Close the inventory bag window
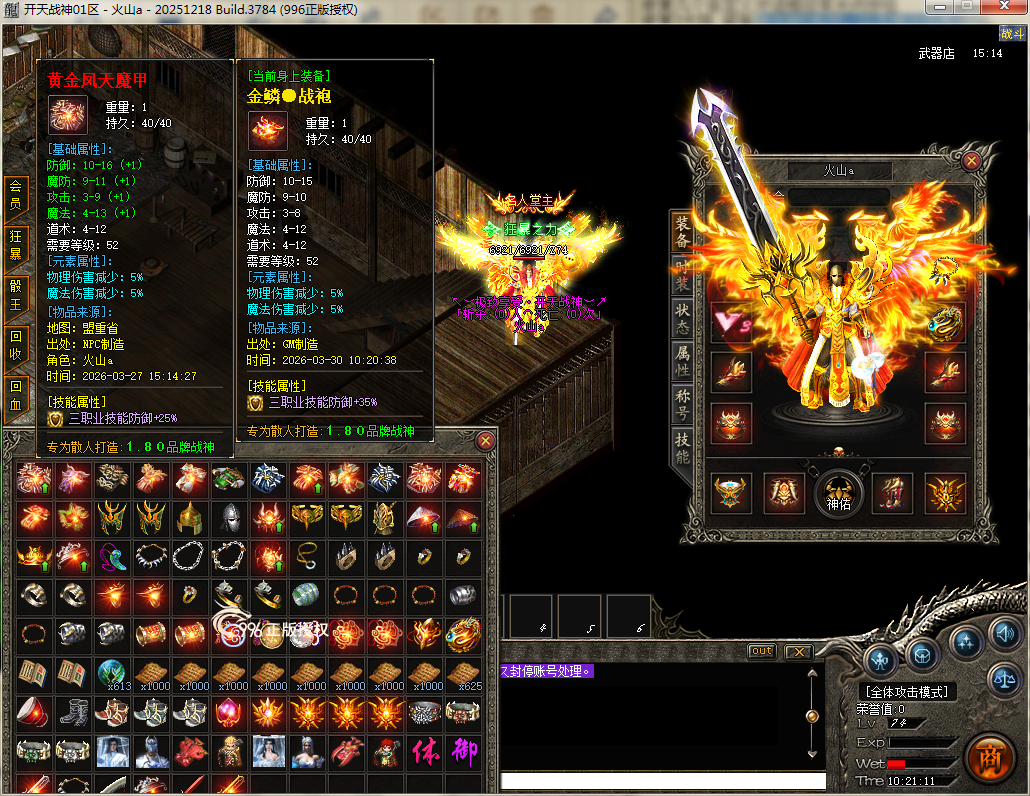 tap(486, 440)
